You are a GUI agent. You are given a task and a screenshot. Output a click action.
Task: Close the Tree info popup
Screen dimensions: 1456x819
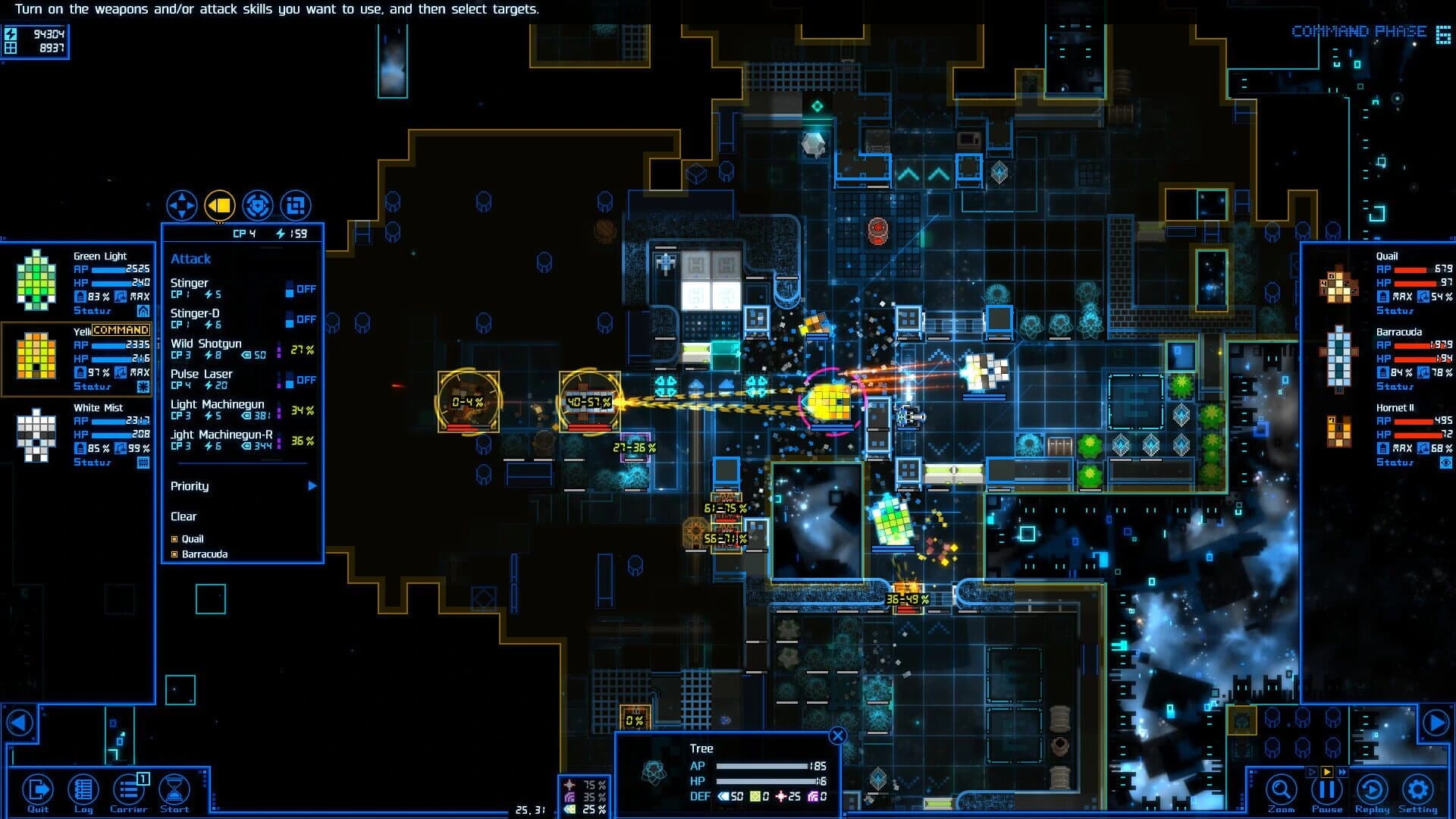click(x=838, y=735)
